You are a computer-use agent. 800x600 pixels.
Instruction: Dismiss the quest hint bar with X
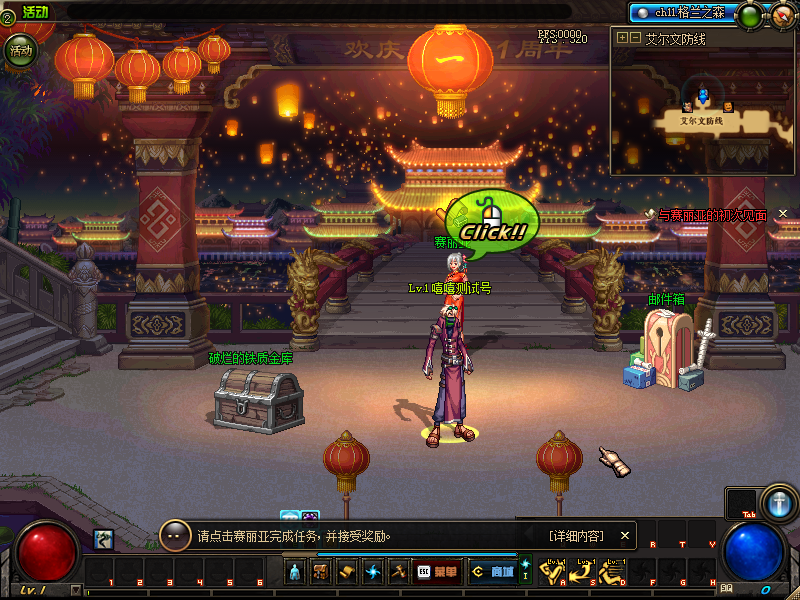[626, 536]
